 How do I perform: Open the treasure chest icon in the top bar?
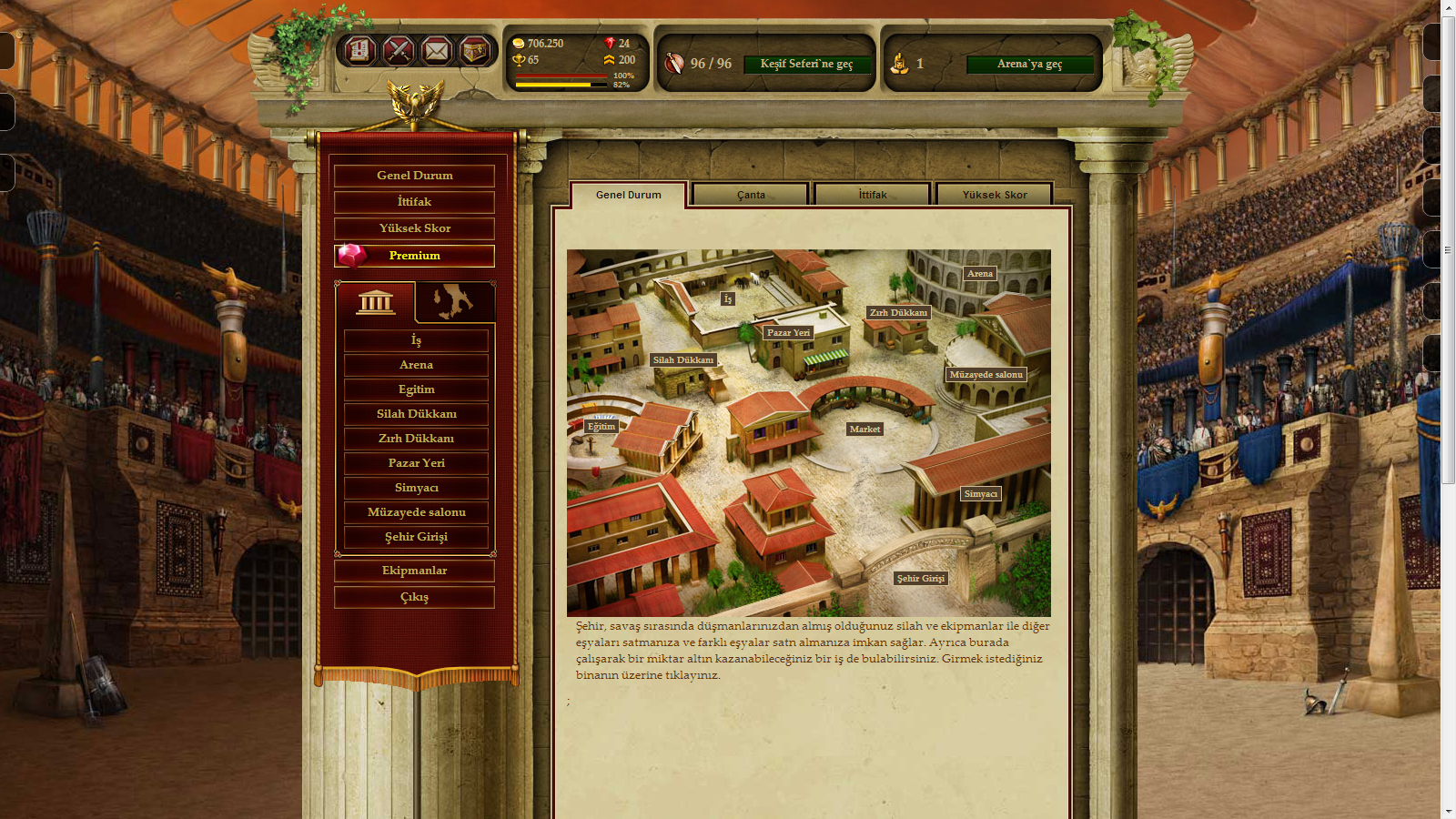[x=474, y=51]
